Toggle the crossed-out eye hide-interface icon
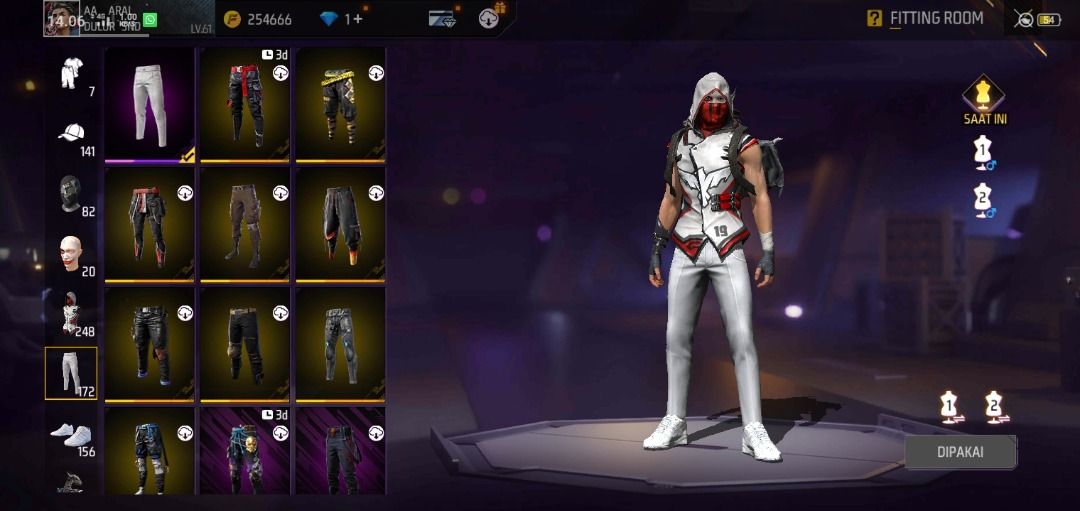The image size is (1080, 511). click(1023, 19)
